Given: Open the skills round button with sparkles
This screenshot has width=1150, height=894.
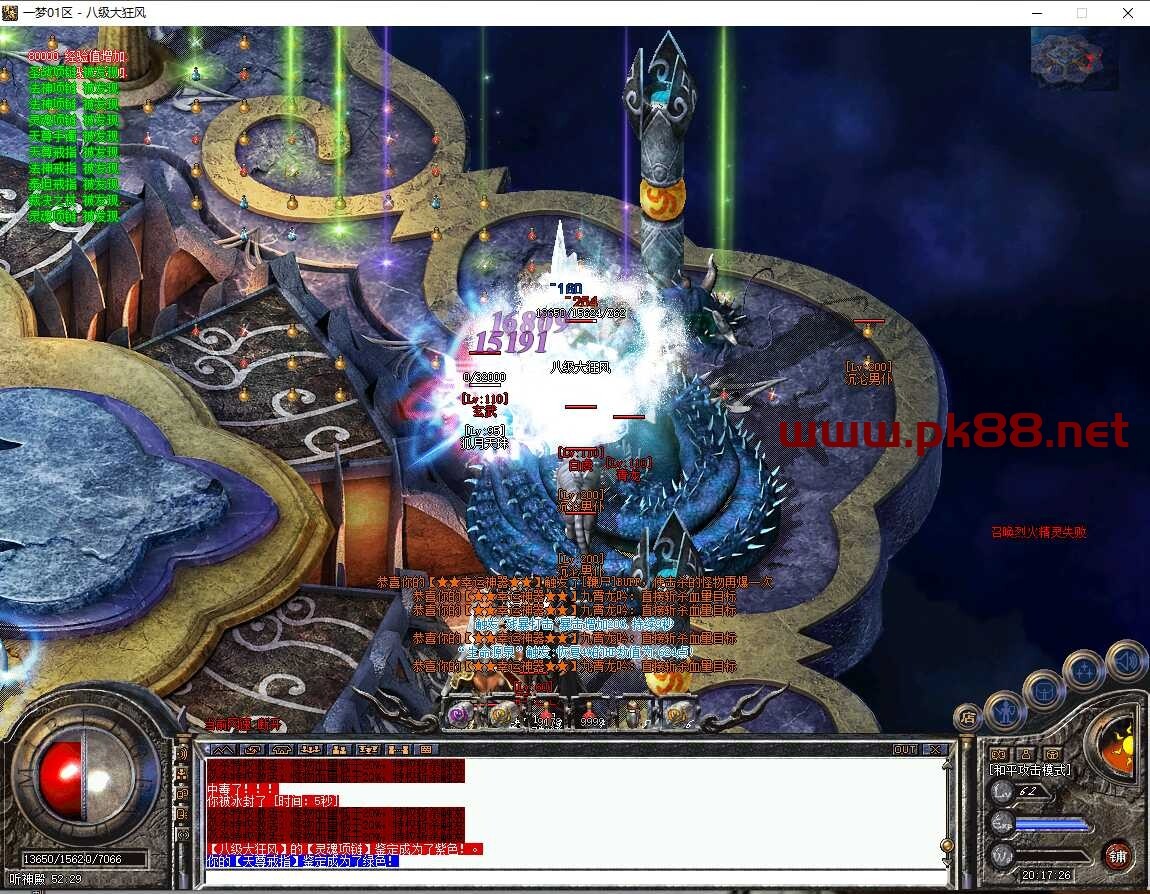Looking at the screenshot, I should pos(1085,669).
